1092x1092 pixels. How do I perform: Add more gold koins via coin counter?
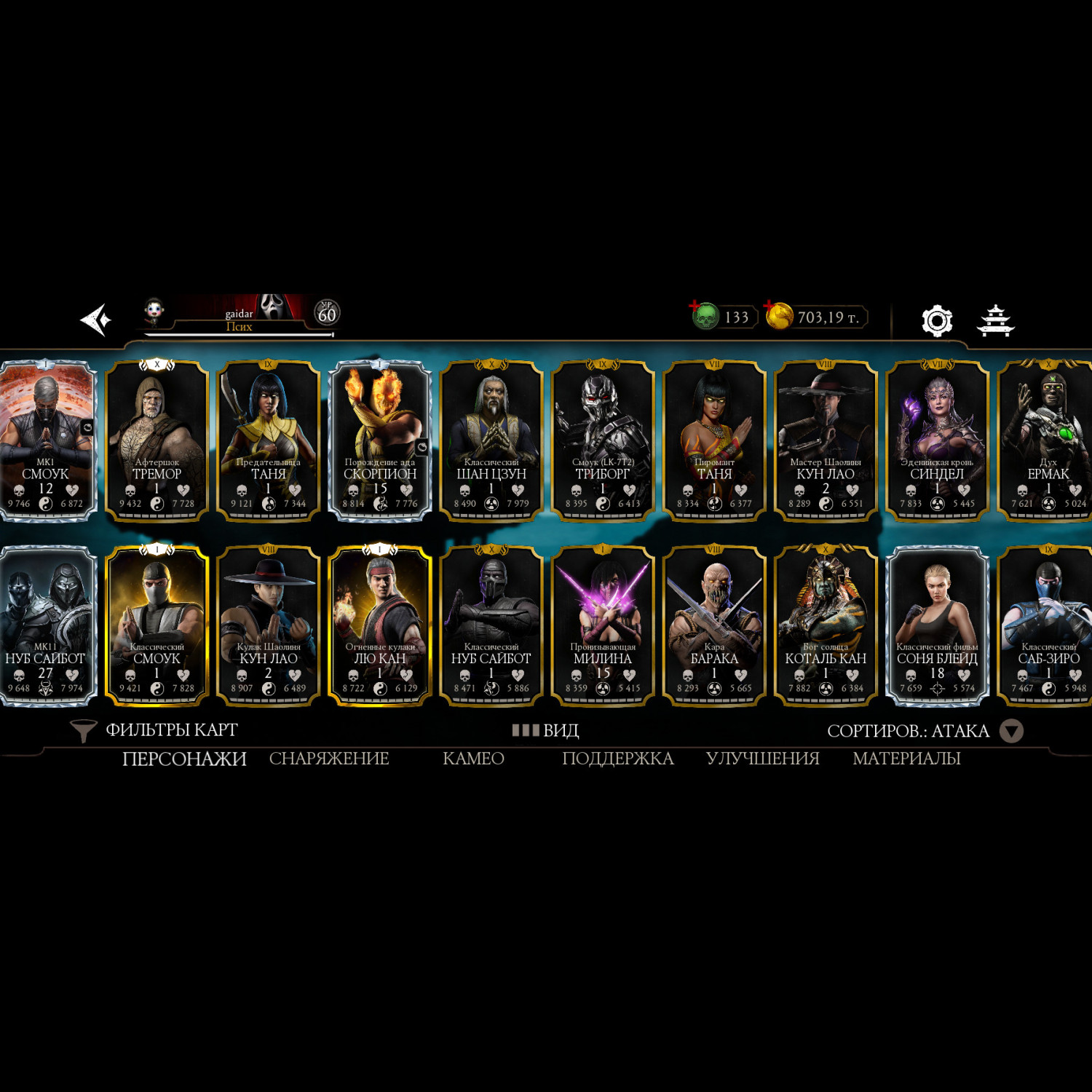tap(815, 317)
